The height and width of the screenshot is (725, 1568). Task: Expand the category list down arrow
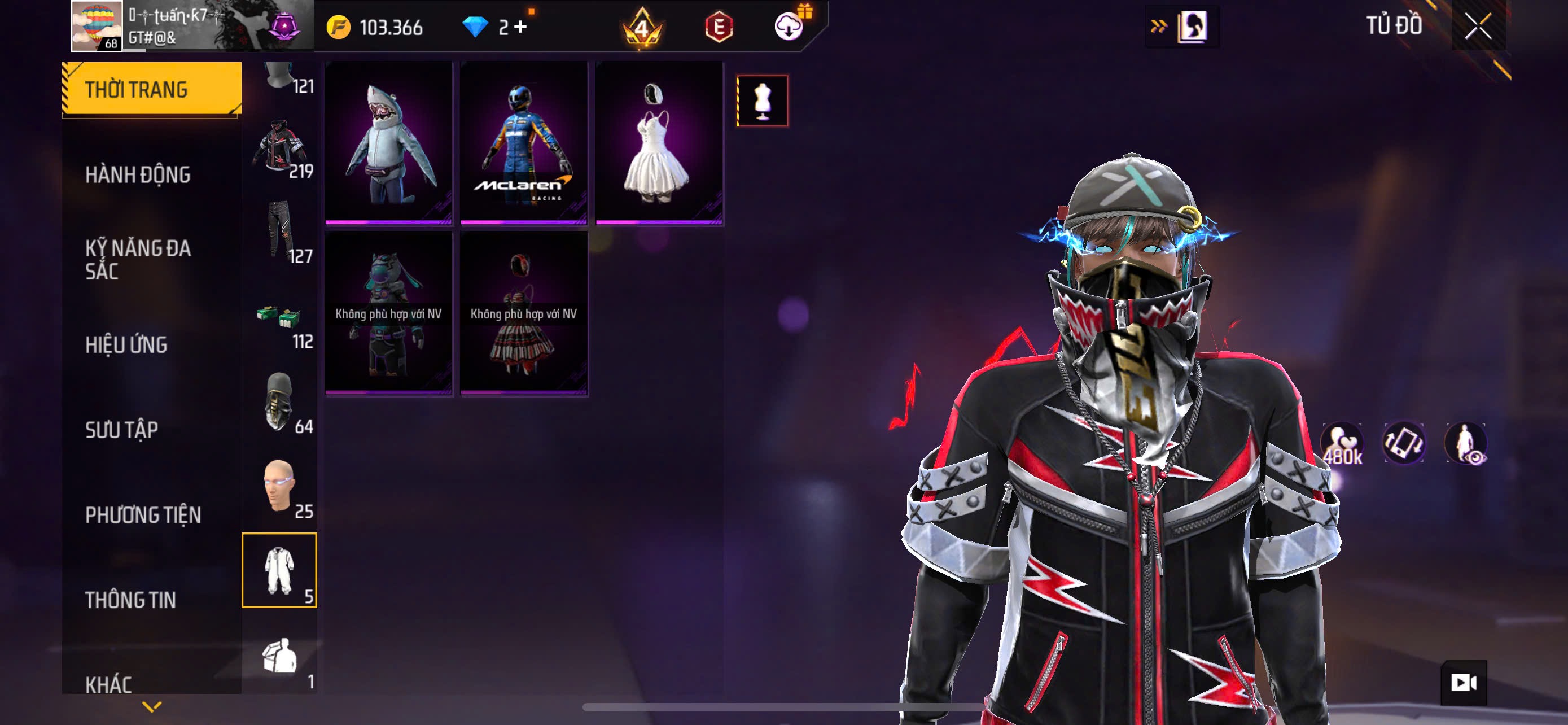[x=152, y=707]
